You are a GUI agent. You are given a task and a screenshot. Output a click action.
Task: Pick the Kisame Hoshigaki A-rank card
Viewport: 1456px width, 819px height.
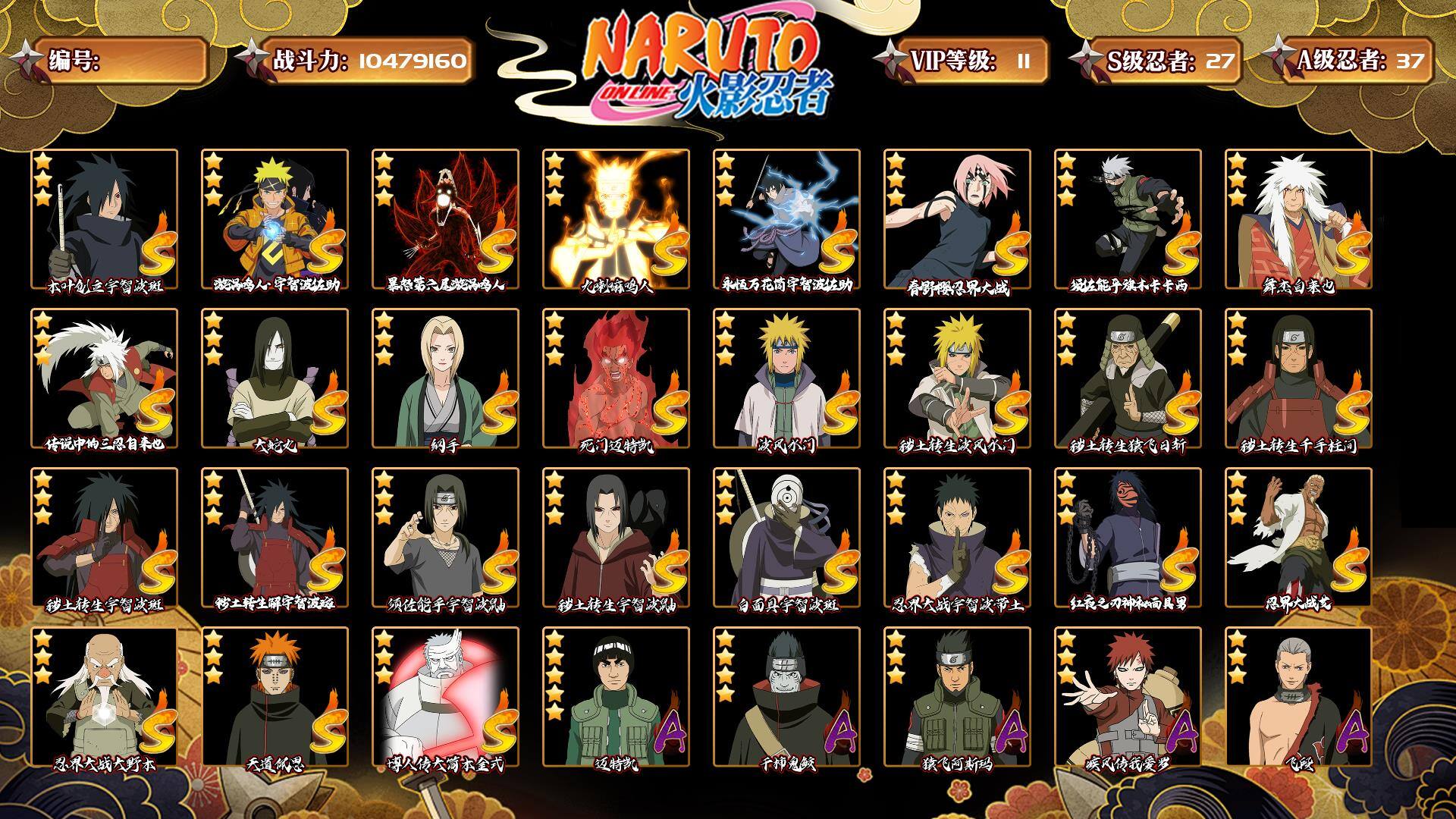pos(786,697)
